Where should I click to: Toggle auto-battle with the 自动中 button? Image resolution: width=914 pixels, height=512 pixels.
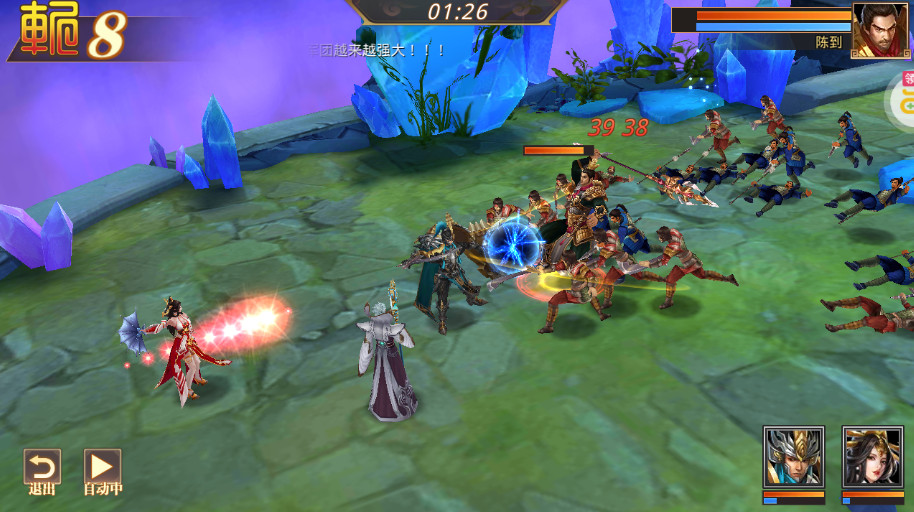(102, 470)
